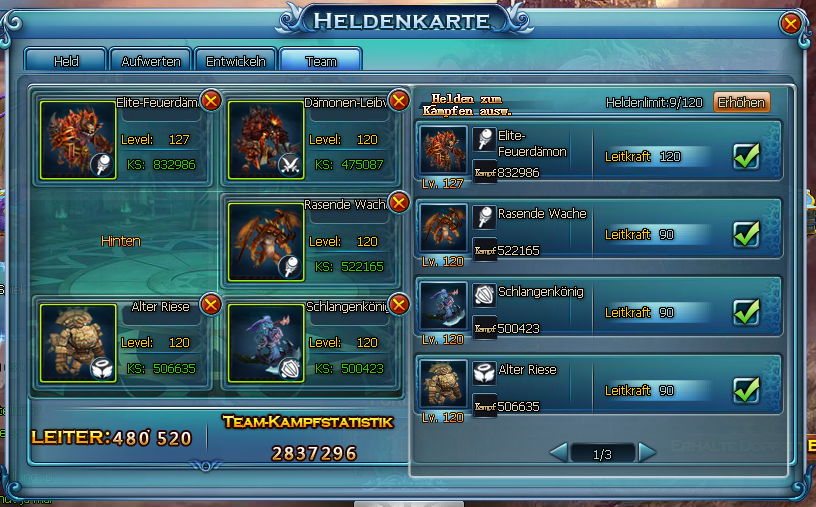Toggle the Alter Riese list checkbox
This screenshot has height=507, width=816.
748,390
